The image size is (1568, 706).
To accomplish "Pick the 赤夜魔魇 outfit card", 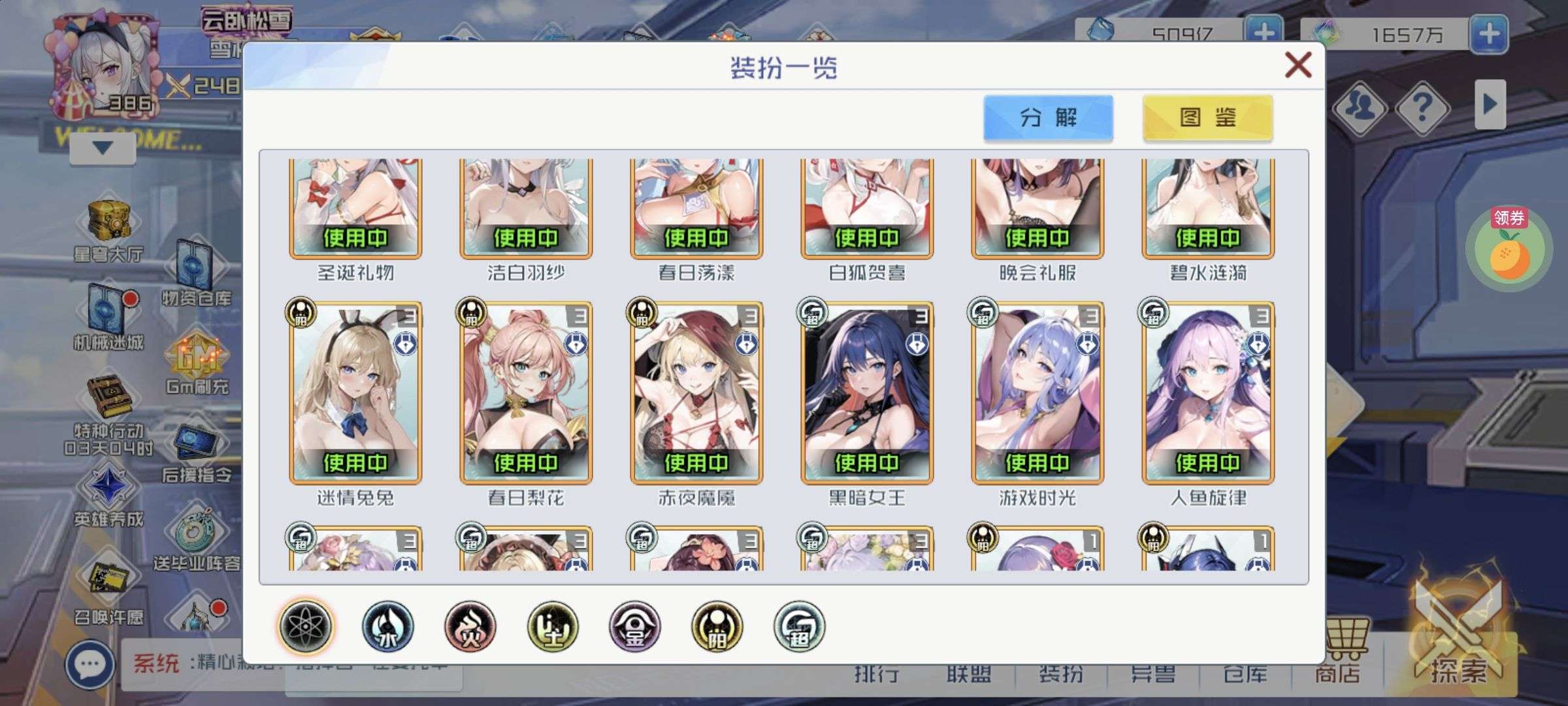I will pos(696,392).
